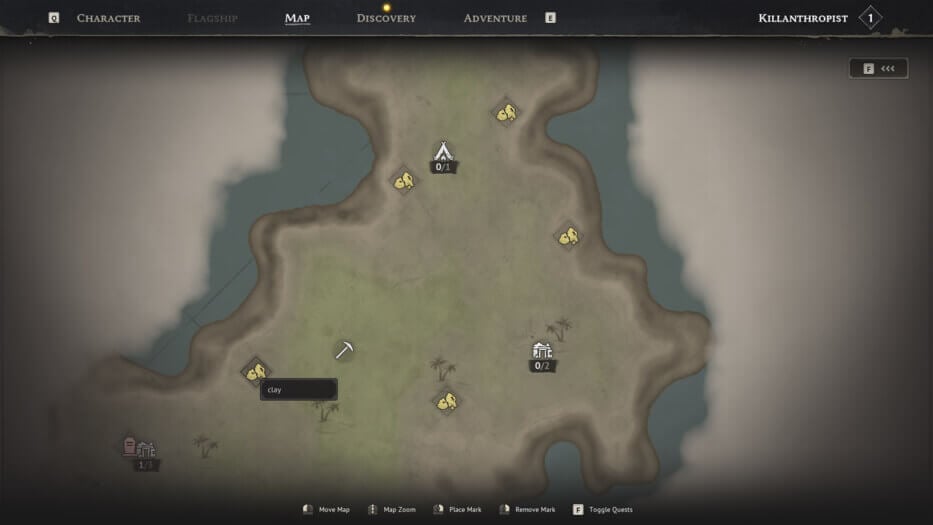Select the clay resource marker with tooltip
Screen dimensions: 933x525
[255, 372]
